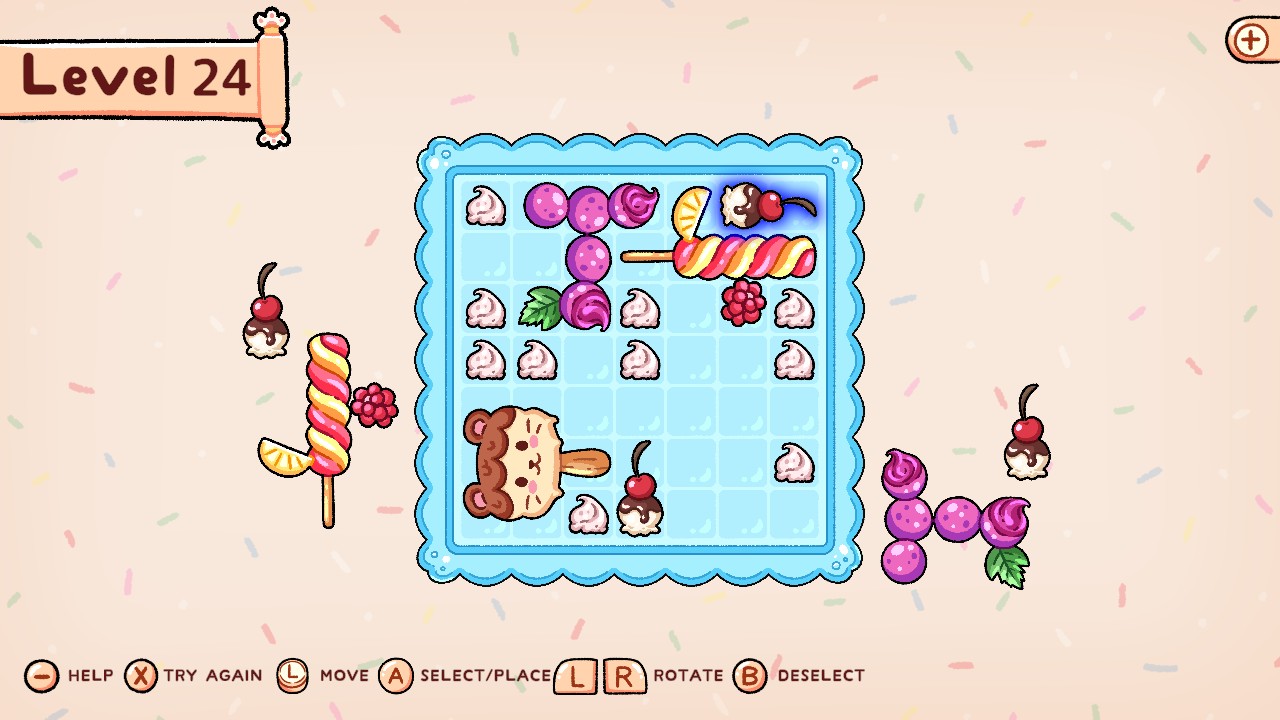Click the A Select/Place icon
1280x720 pixels.
(x=398, y=676)
